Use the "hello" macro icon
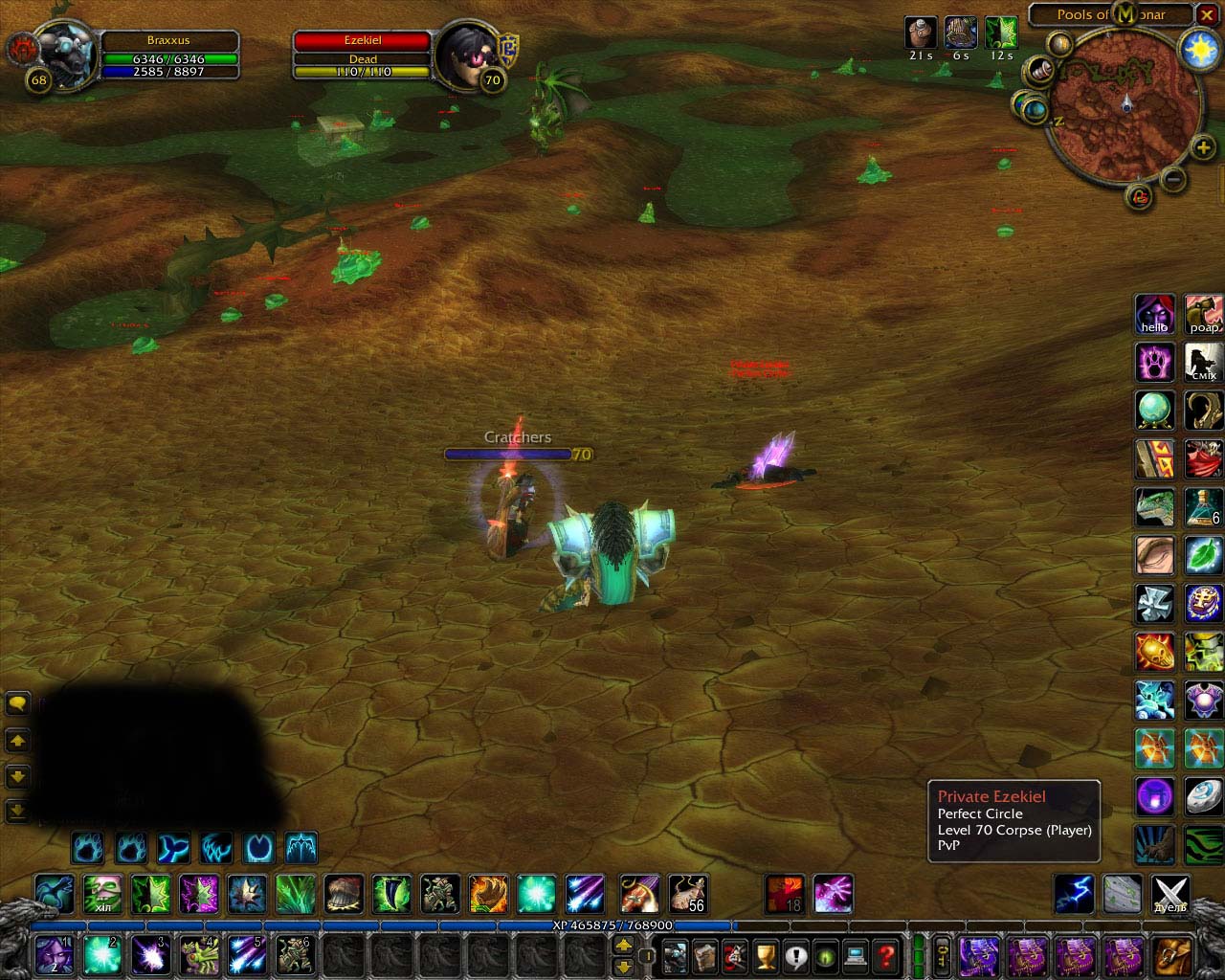Screen dimensions: 1225x980 coord(1154,315)
